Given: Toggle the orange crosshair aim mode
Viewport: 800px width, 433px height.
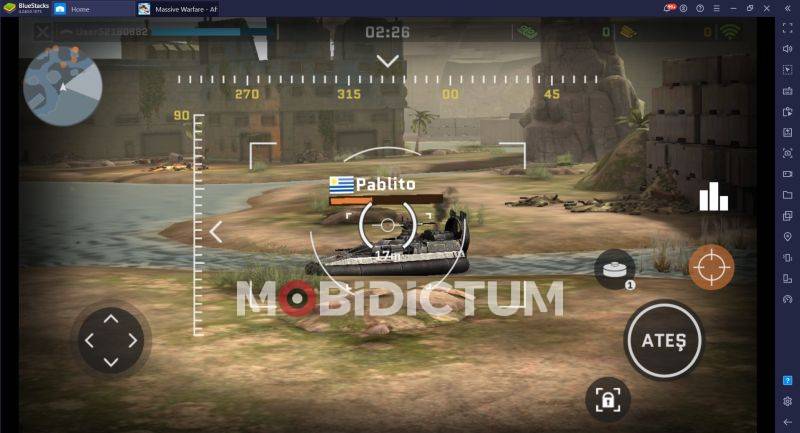Looking at the screenshot, I should (x=711, y=266).
